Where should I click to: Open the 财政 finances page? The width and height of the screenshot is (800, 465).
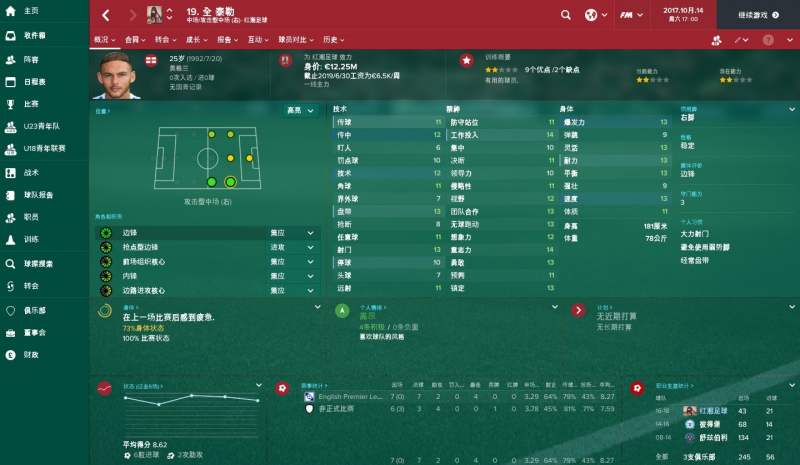point(30,355)
